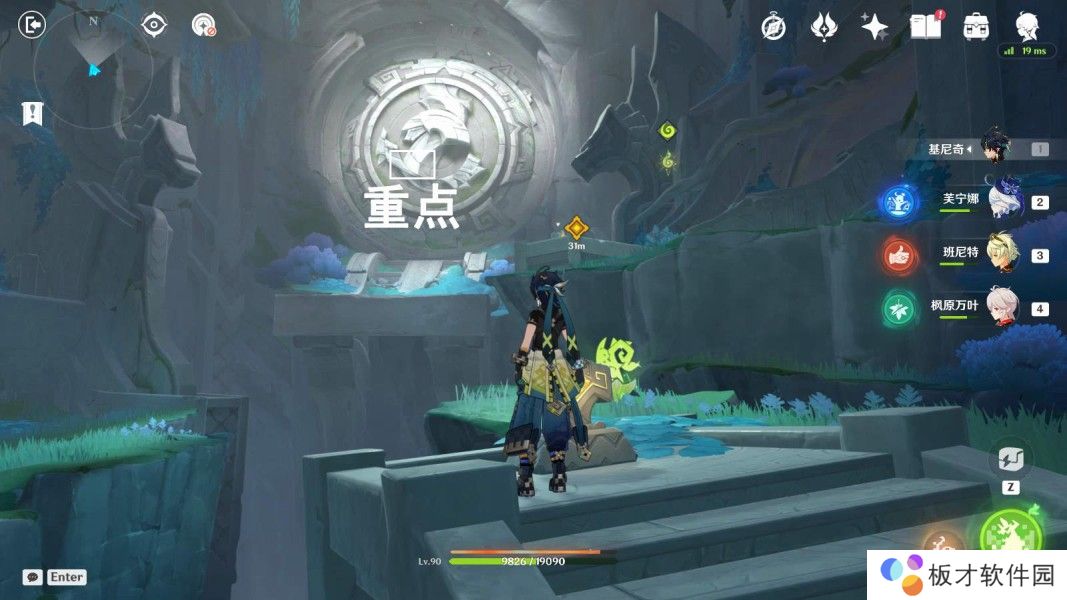Open the compass icon in top bar
This screenshot has width=1067, height=600.
pyautogui.click(x=773, y=27)
